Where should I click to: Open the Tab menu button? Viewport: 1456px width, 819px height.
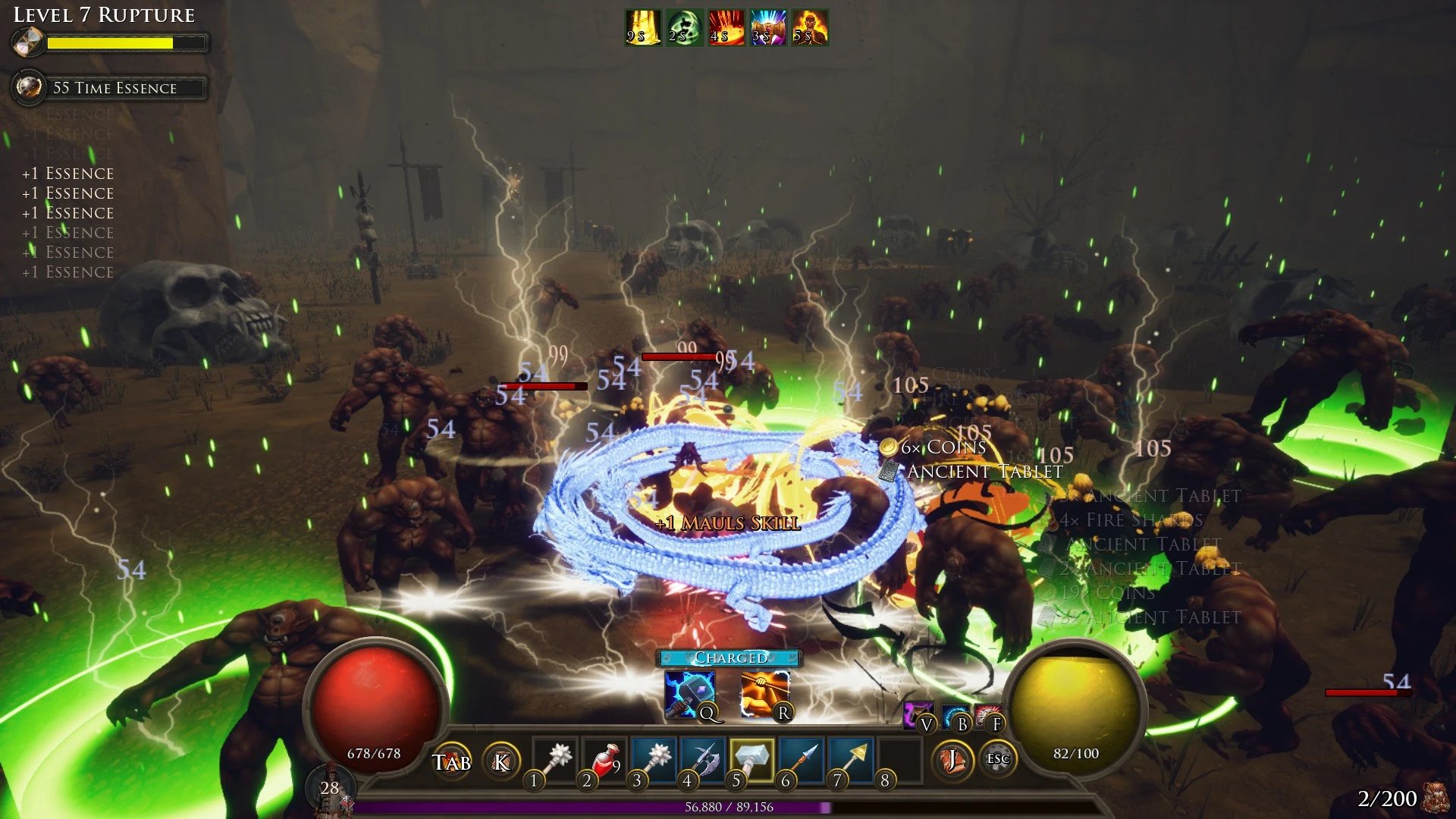coord(452,761)
